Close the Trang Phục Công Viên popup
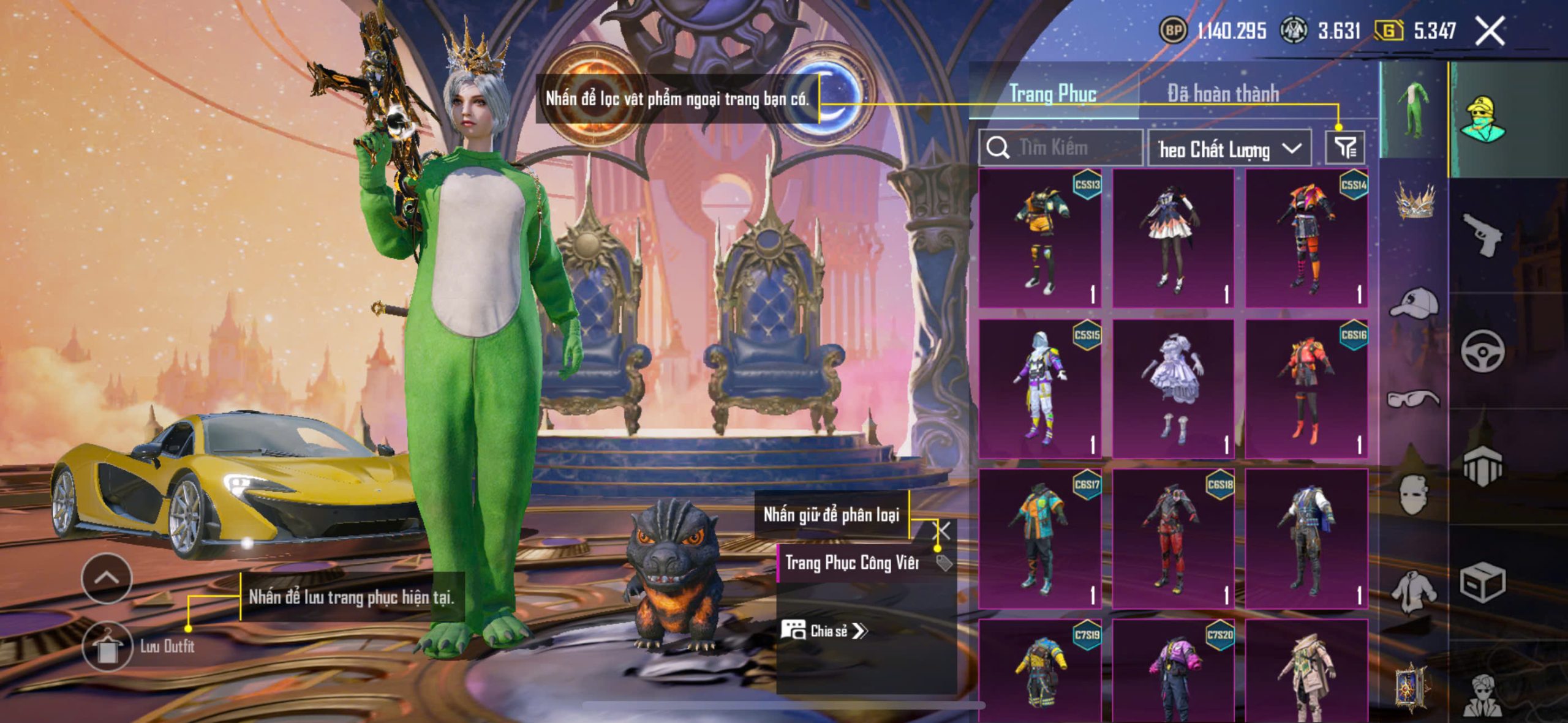 [x=943, y=531]
